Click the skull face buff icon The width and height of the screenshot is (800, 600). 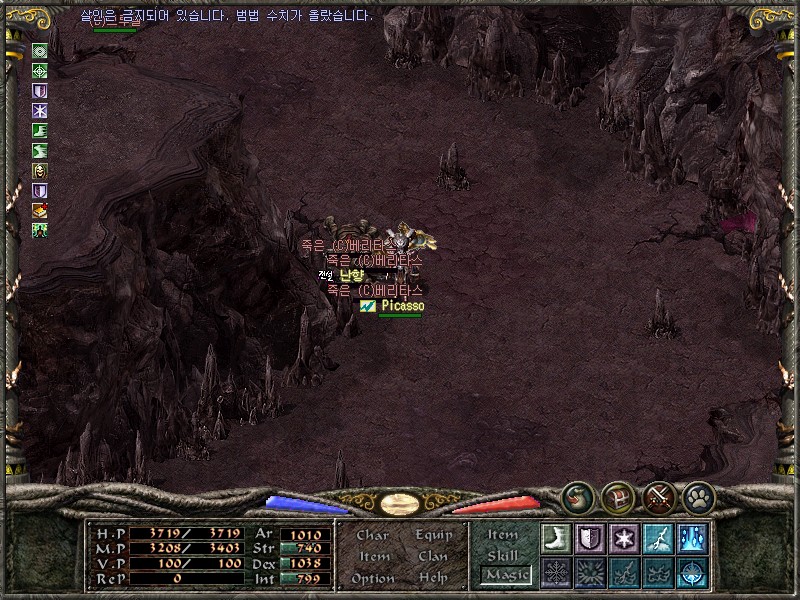(40, 170)
